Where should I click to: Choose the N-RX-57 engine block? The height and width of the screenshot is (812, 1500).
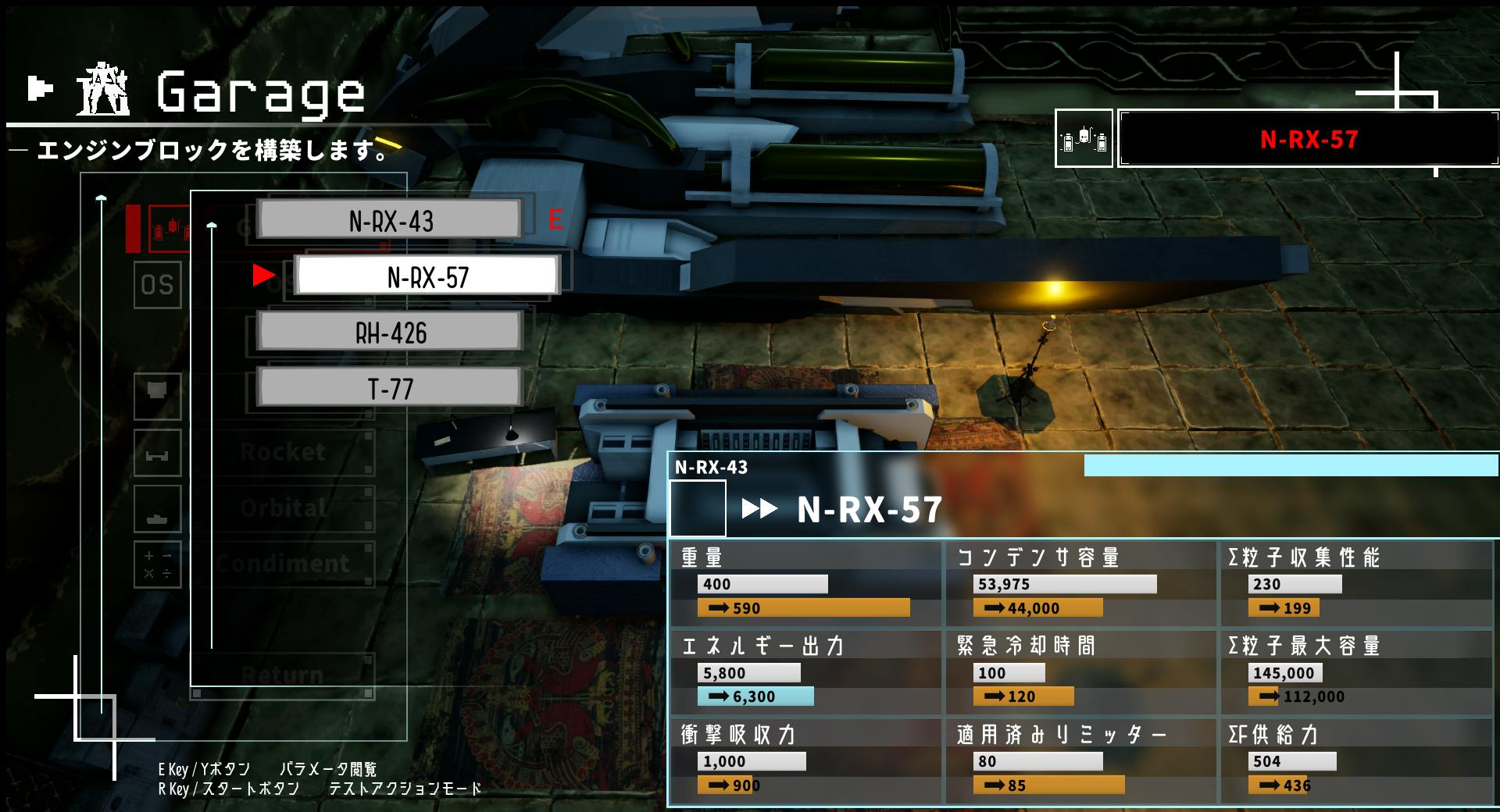(x=427, y=276)
